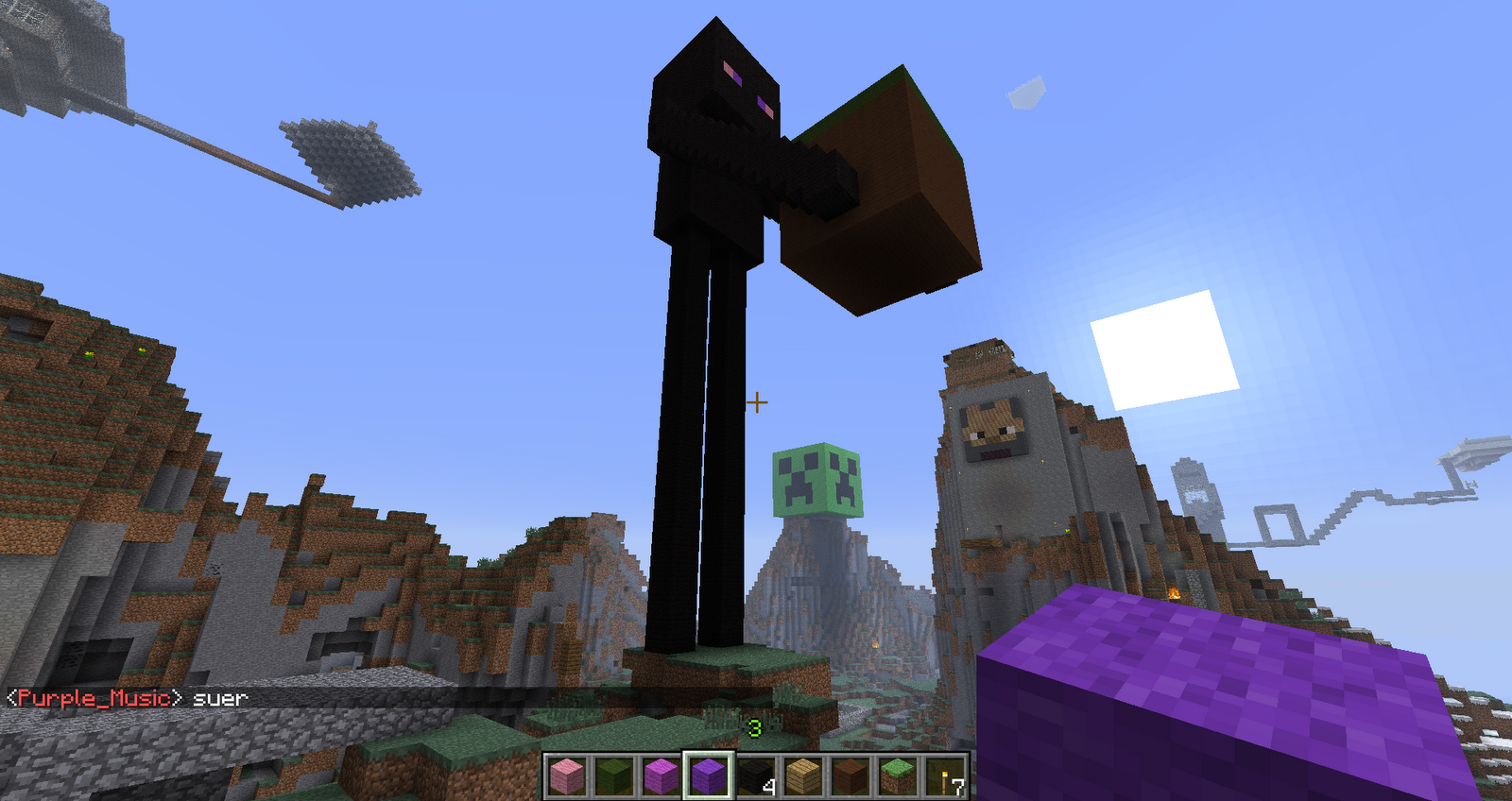1512x801 pixels.
Task: Select the brown wool block
Action: tap(846, 776)
